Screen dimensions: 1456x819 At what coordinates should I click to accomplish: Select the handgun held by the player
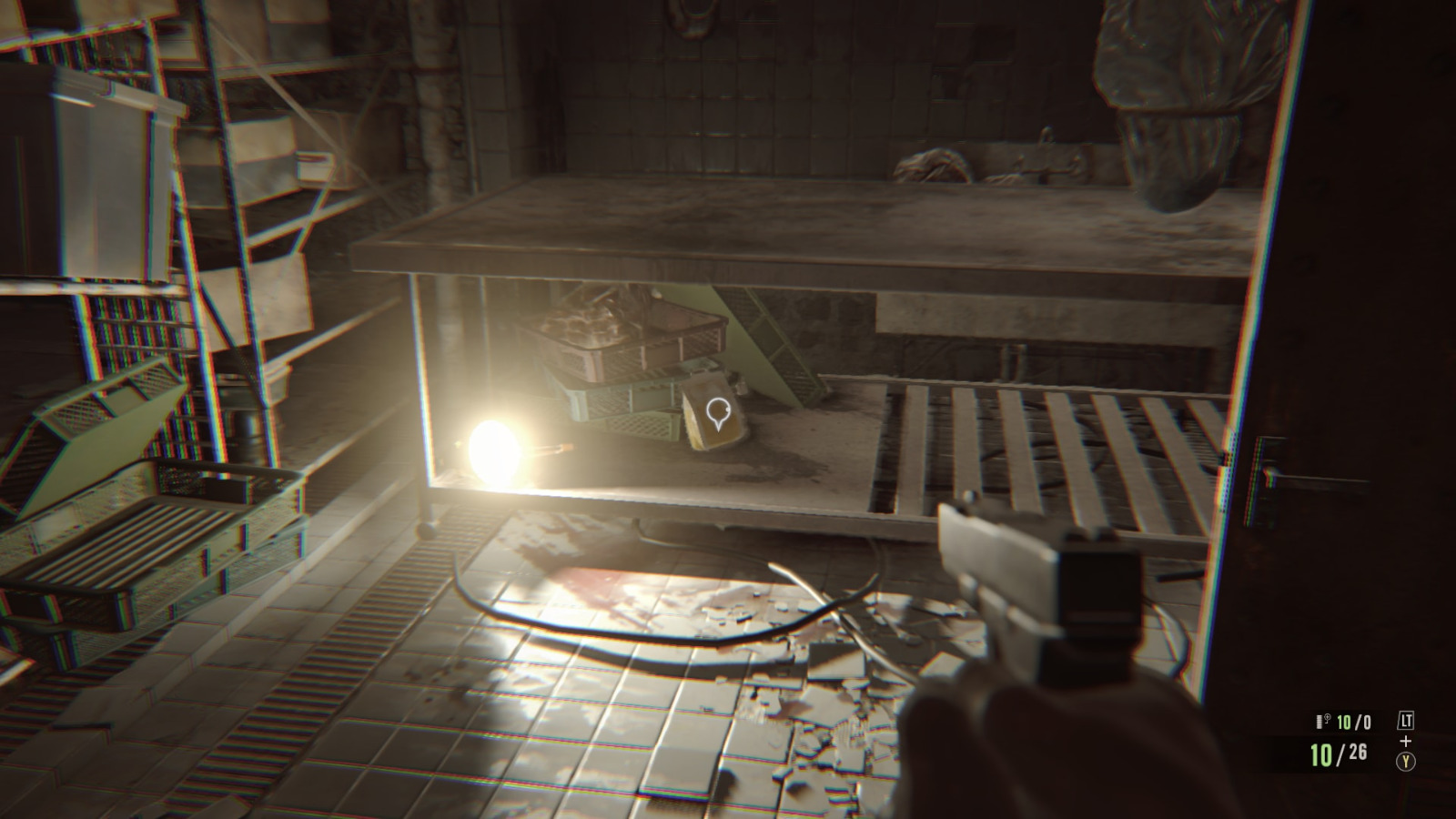tap(1019, 591)
